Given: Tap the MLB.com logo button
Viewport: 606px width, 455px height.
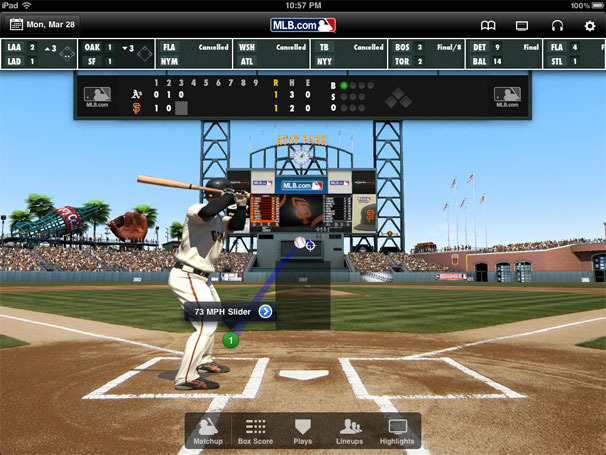Looking at the screenshot, I should [x=303, y=24].
